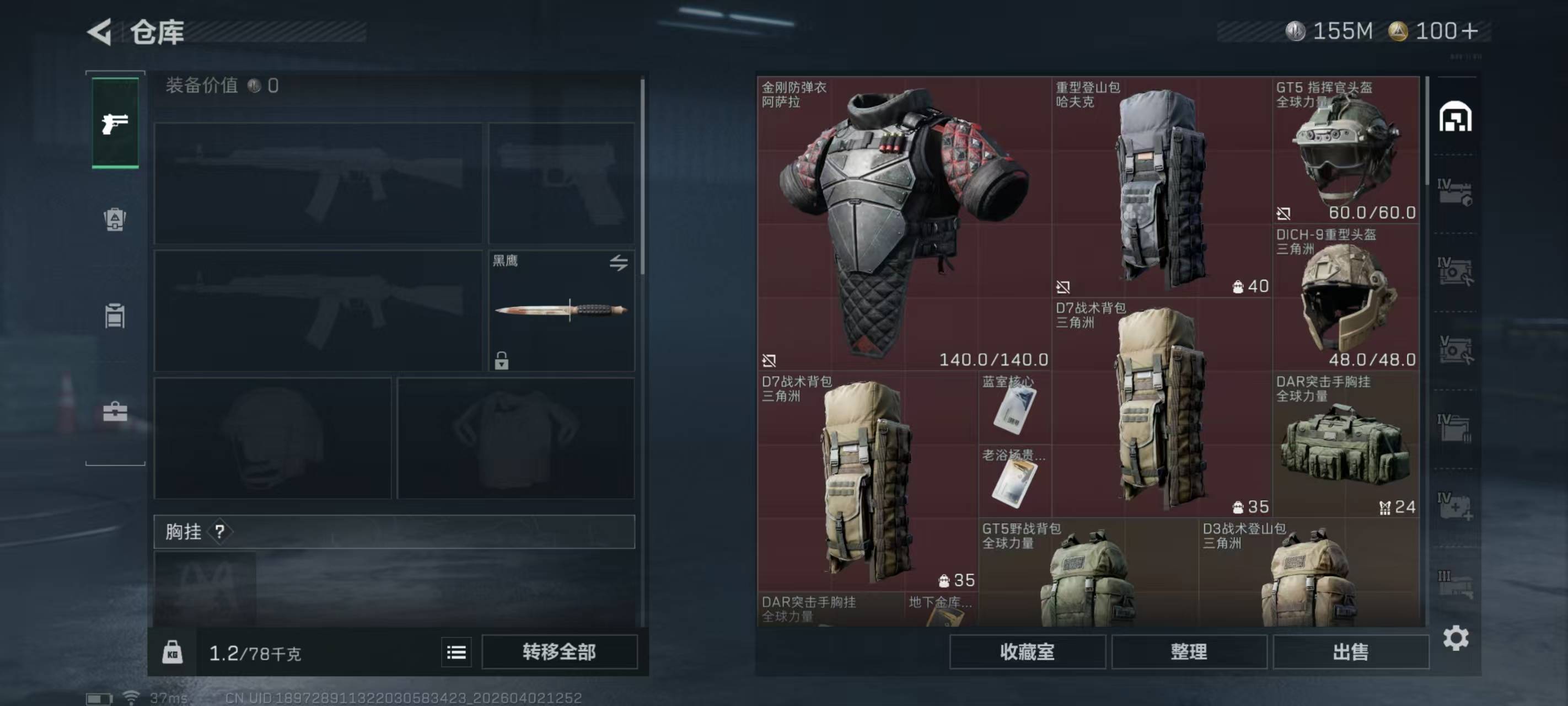Viewport: 1568px width, 706px height.
Task: Choose the GT5 指挥官头盔 helmet
Action: [x=1345, y=150]
